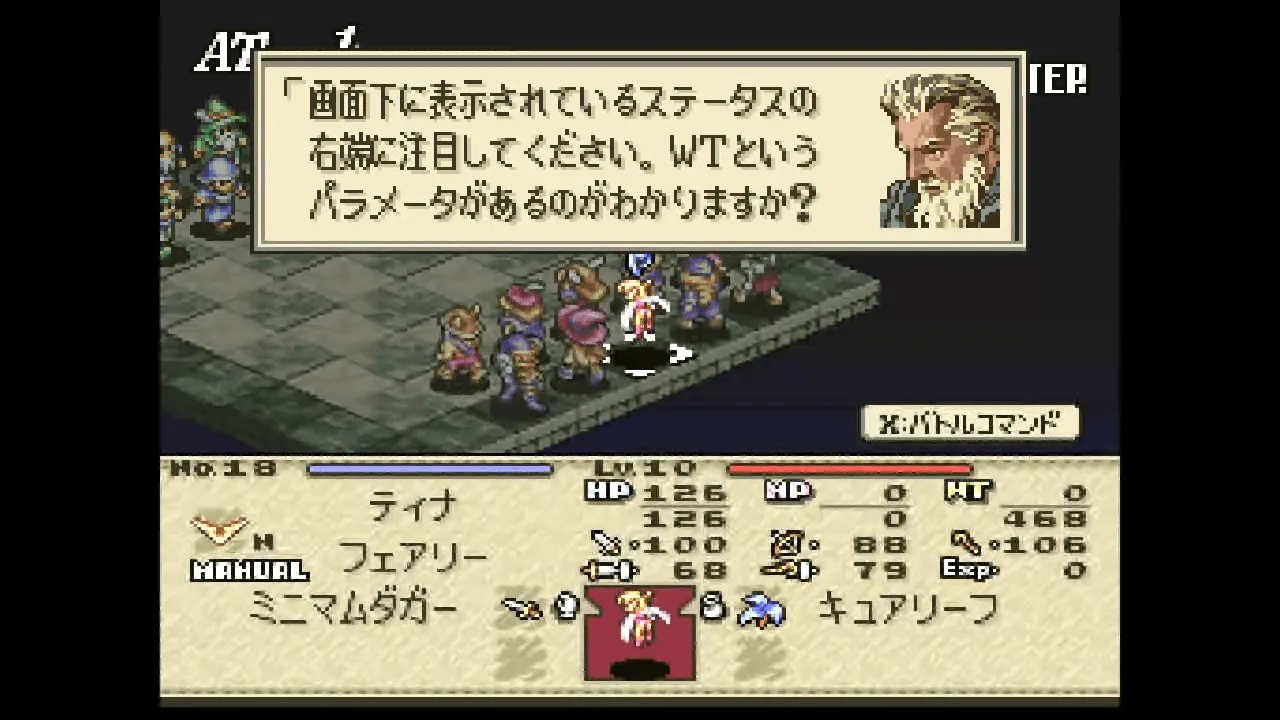Click the Cure Leaf bird item icon
Viewport: 1280px width, 720px height.
point(760,609)
